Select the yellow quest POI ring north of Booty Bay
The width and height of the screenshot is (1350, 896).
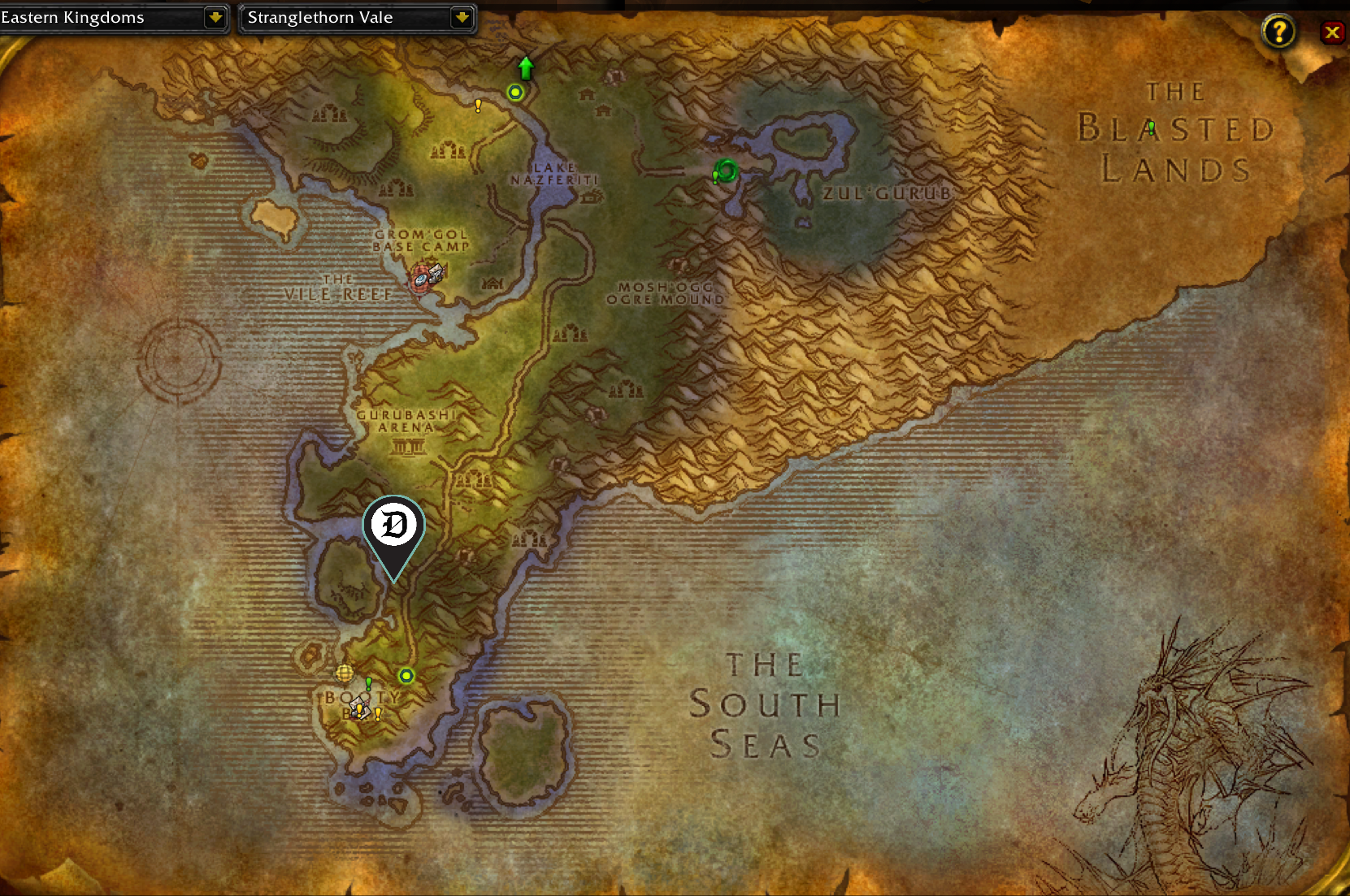click(406, 676)
